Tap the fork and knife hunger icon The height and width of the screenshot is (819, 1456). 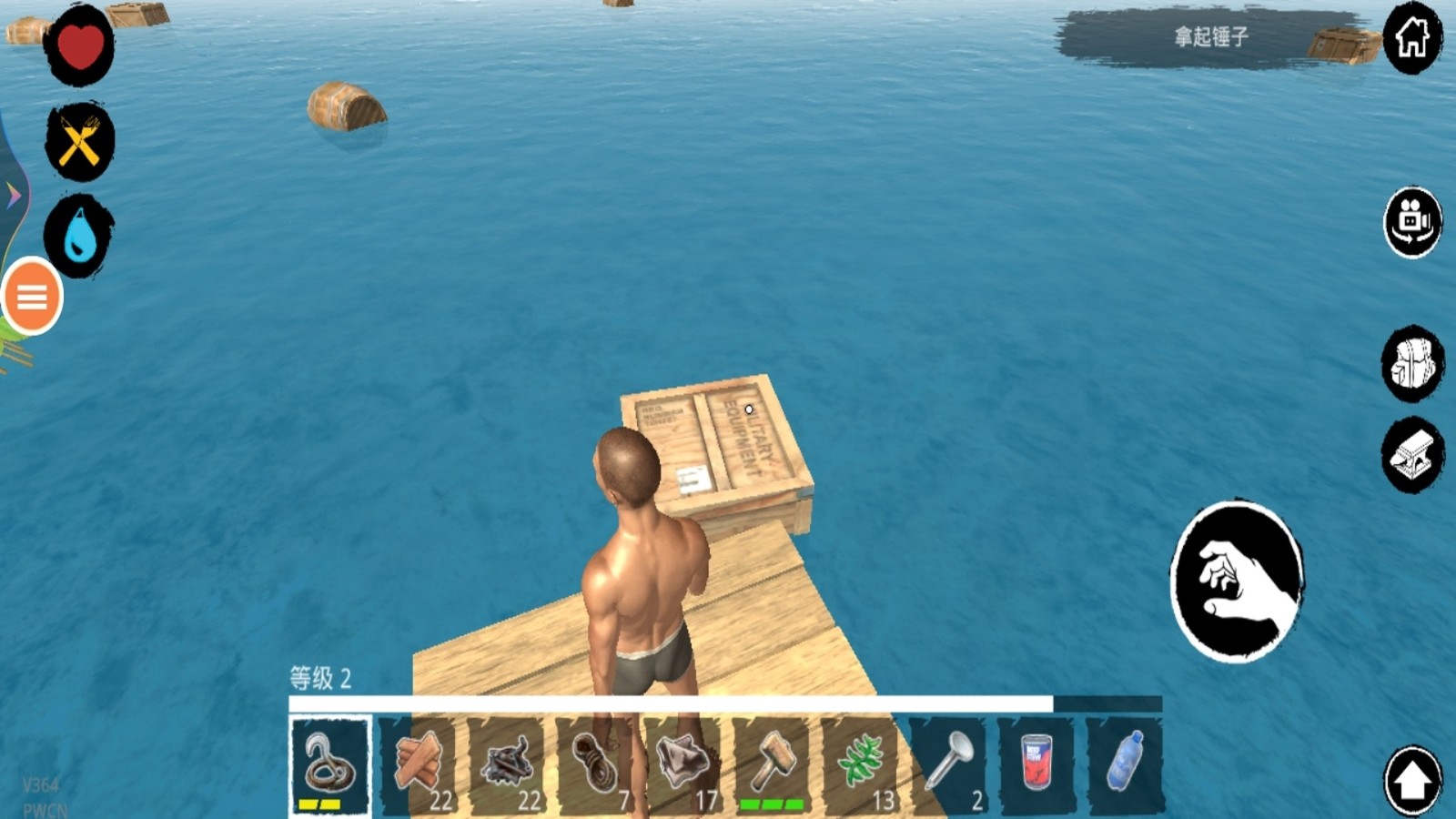point(80,142)
